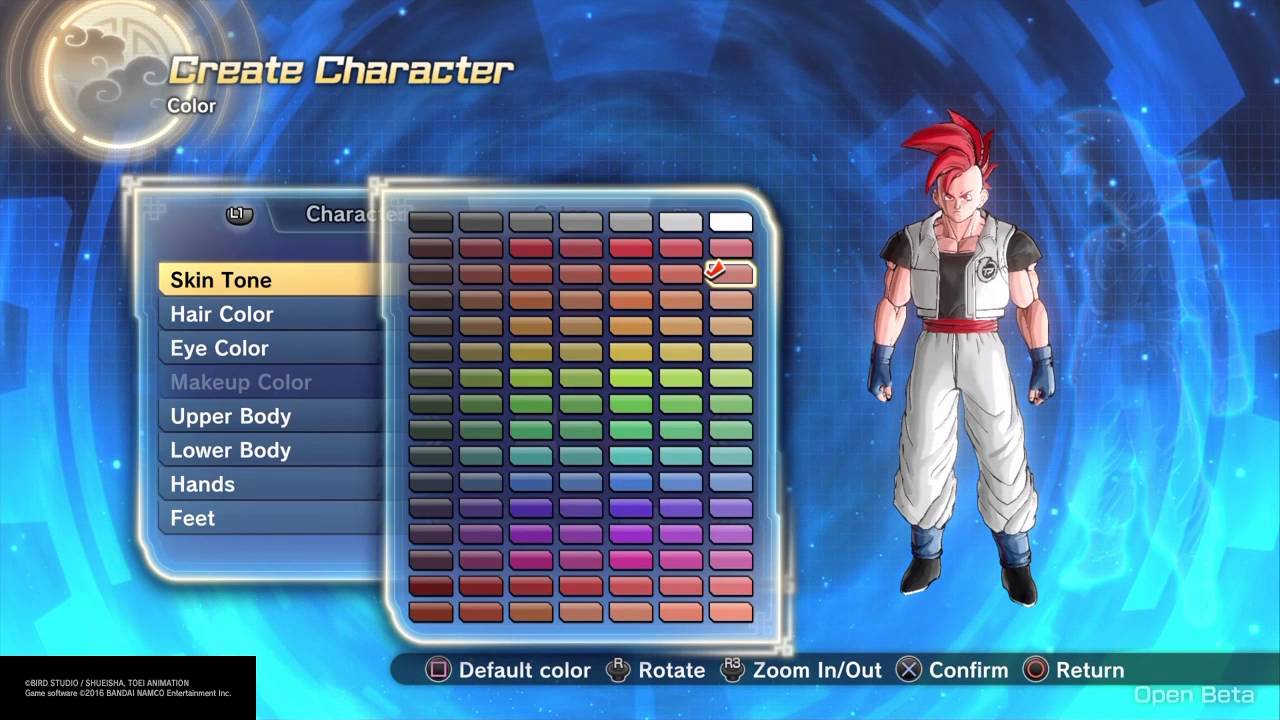The height and width of the screenshot is (720, 1280).
Task: Click the L1 shoulder button icon
Action: pos(240,214)
